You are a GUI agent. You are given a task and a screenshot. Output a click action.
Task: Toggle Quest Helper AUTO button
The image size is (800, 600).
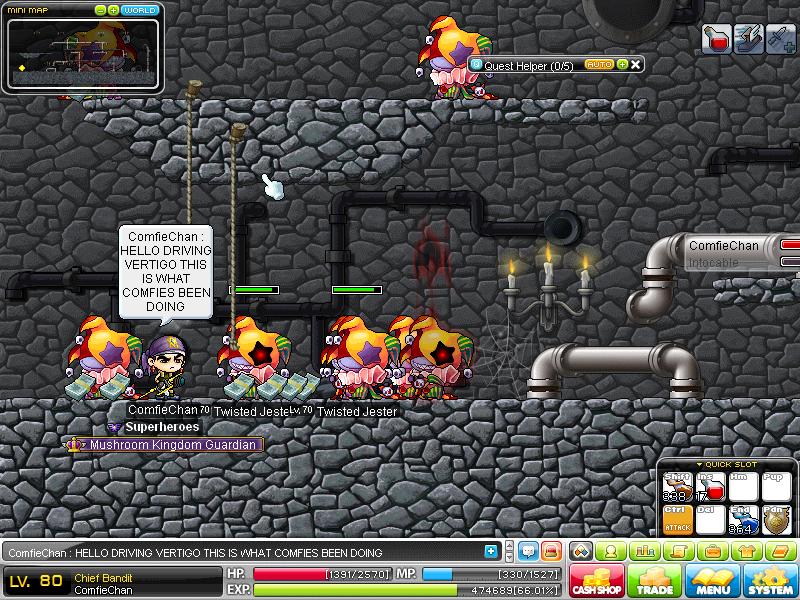click(x=599, y=64)
